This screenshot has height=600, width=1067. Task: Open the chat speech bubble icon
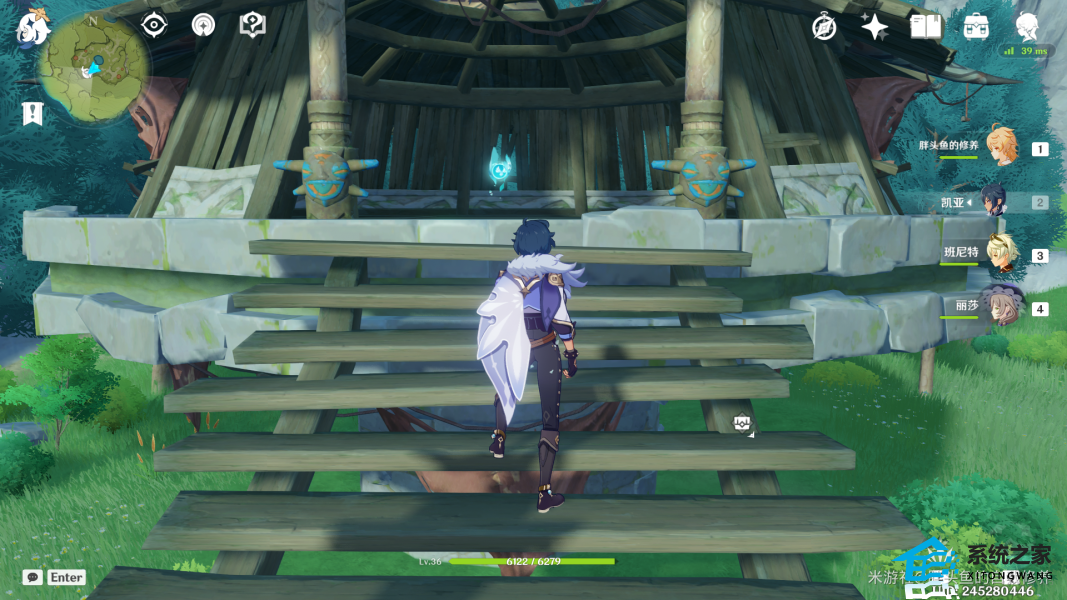32,577
